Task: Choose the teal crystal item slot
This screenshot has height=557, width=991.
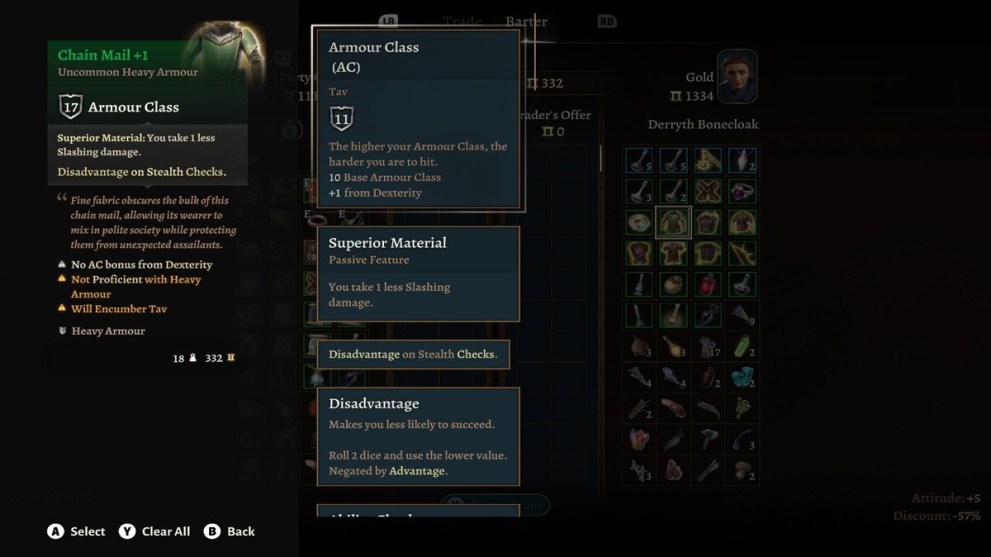Action: point(742,378)
